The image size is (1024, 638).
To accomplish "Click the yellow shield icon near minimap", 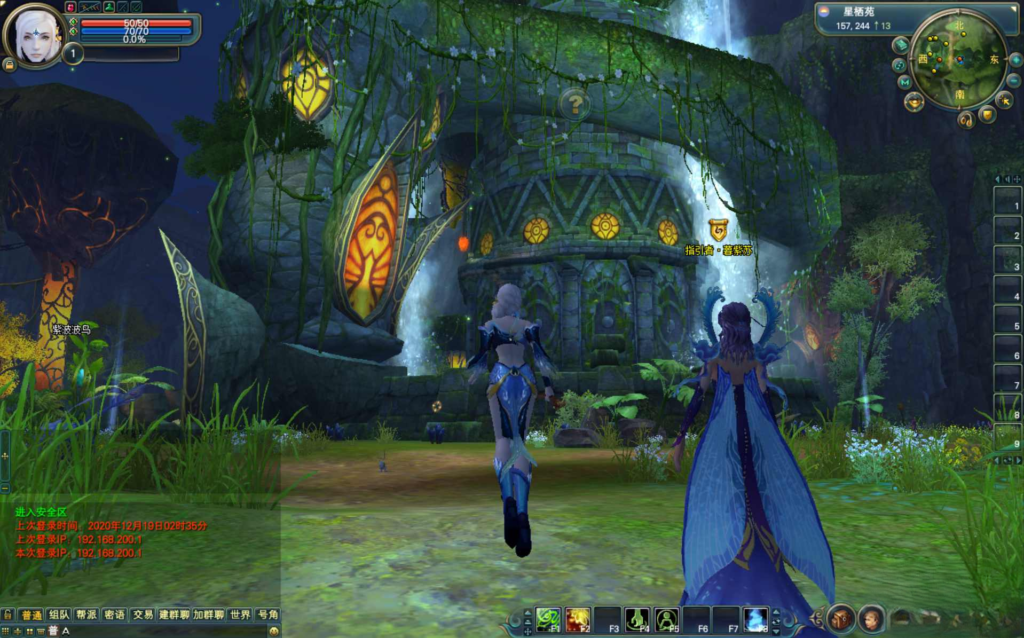I will tap(987, 115).
